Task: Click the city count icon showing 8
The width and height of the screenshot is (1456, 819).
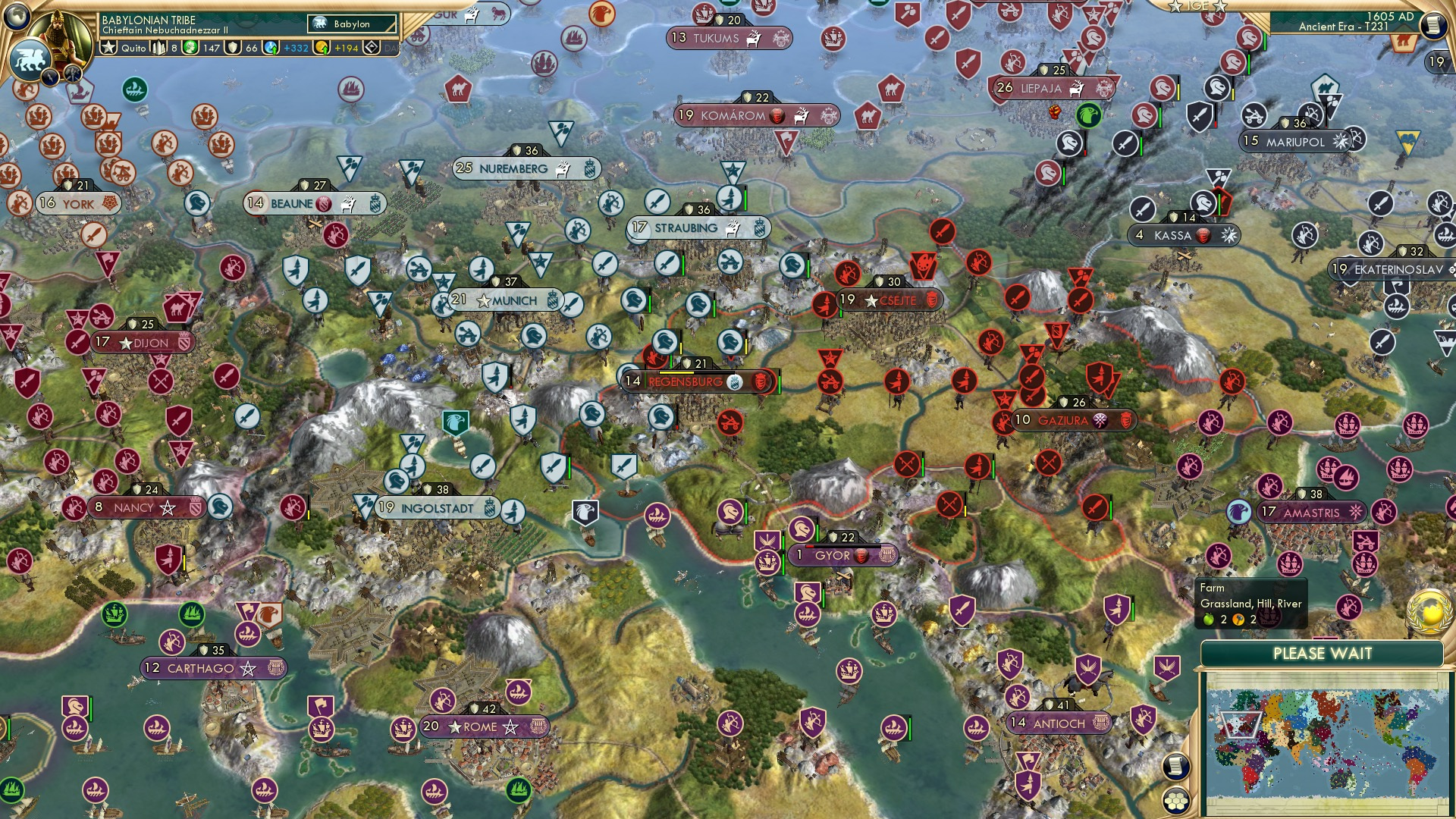Action: (157, 49)
